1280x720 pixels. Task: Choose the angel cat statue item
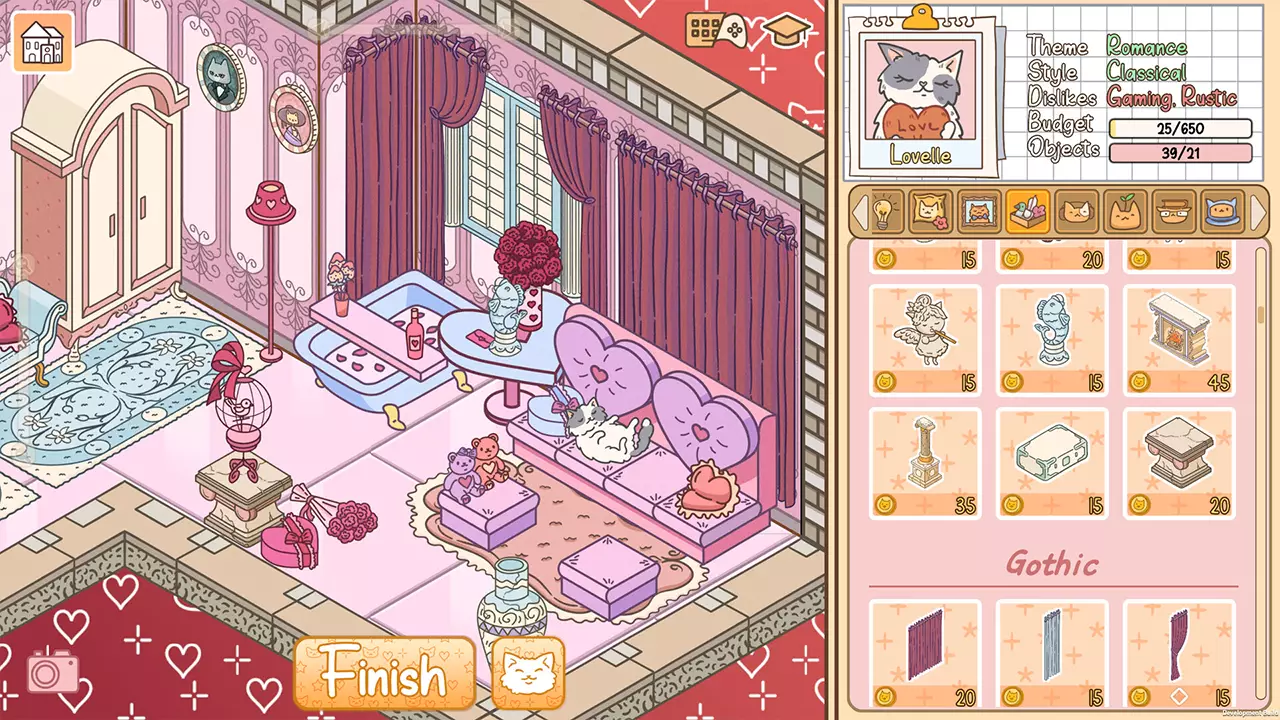(924, 338)
